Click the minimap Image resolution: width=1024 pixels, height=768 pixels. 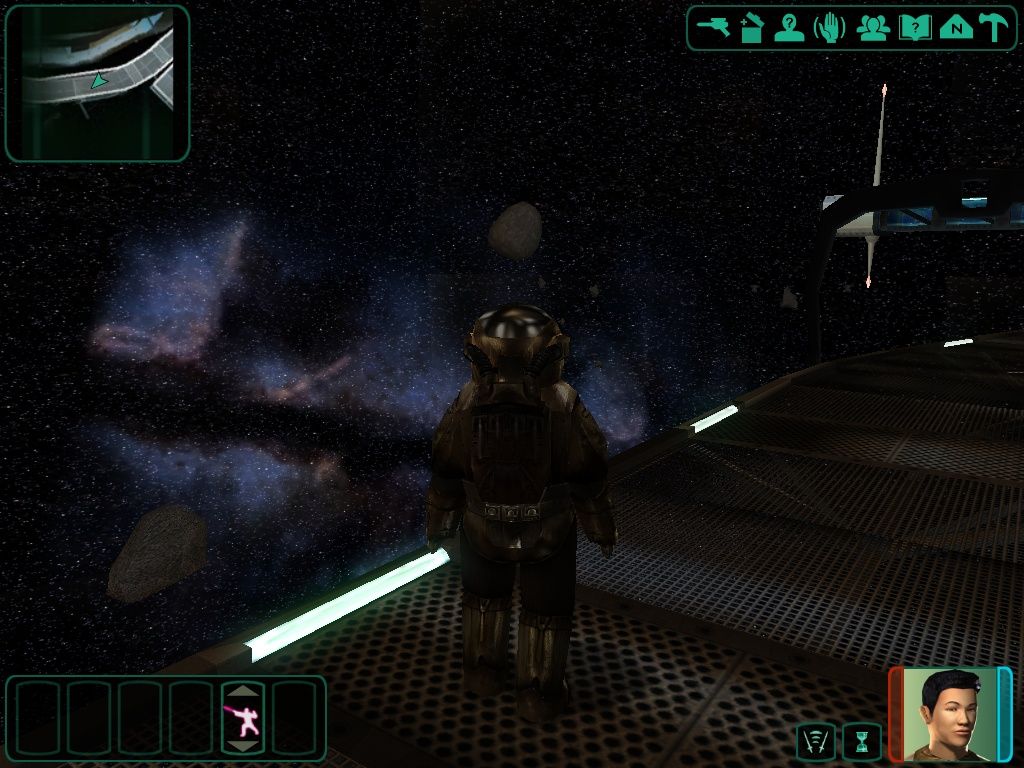(x=97, y=83)
